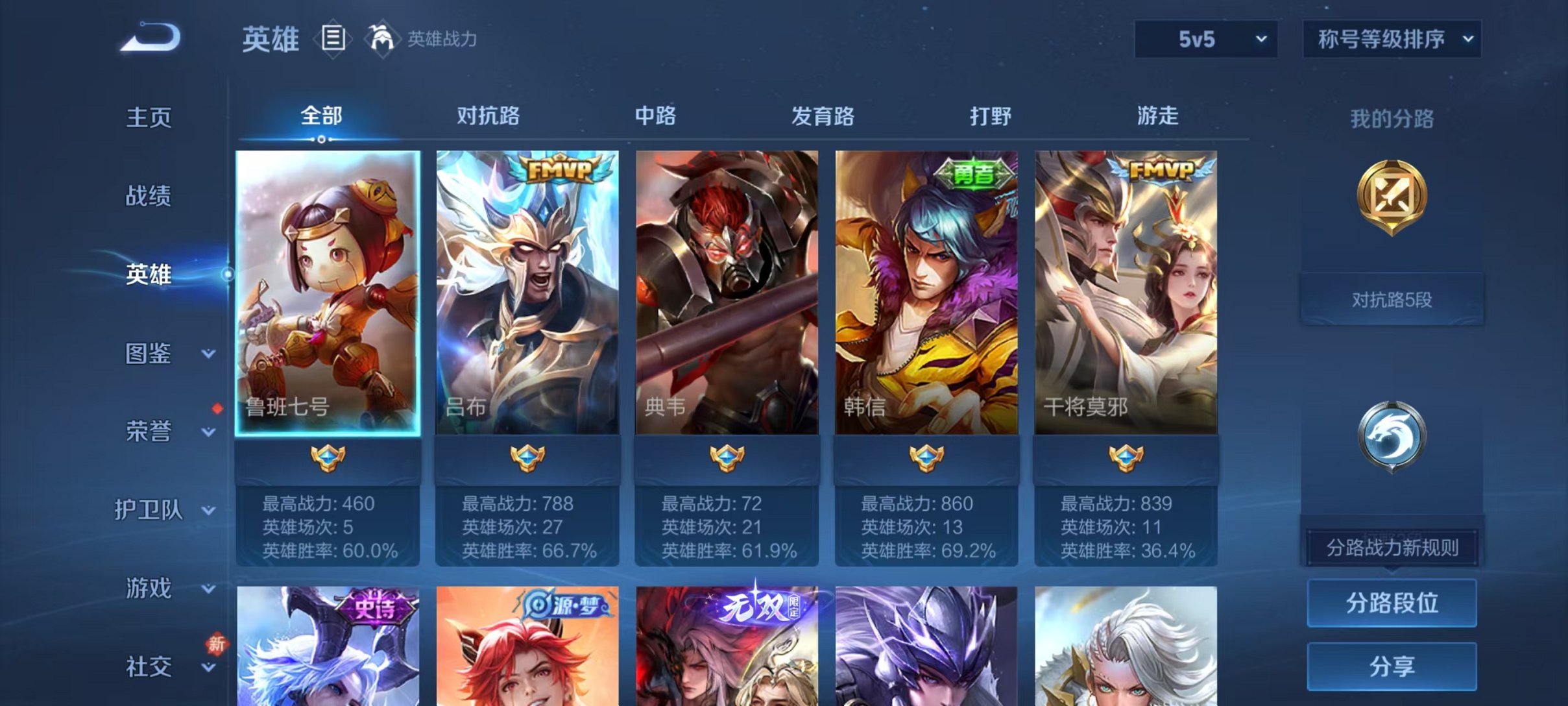
Task: Click the trophy badge under 鲁班七号
Action: click(328, 458)
